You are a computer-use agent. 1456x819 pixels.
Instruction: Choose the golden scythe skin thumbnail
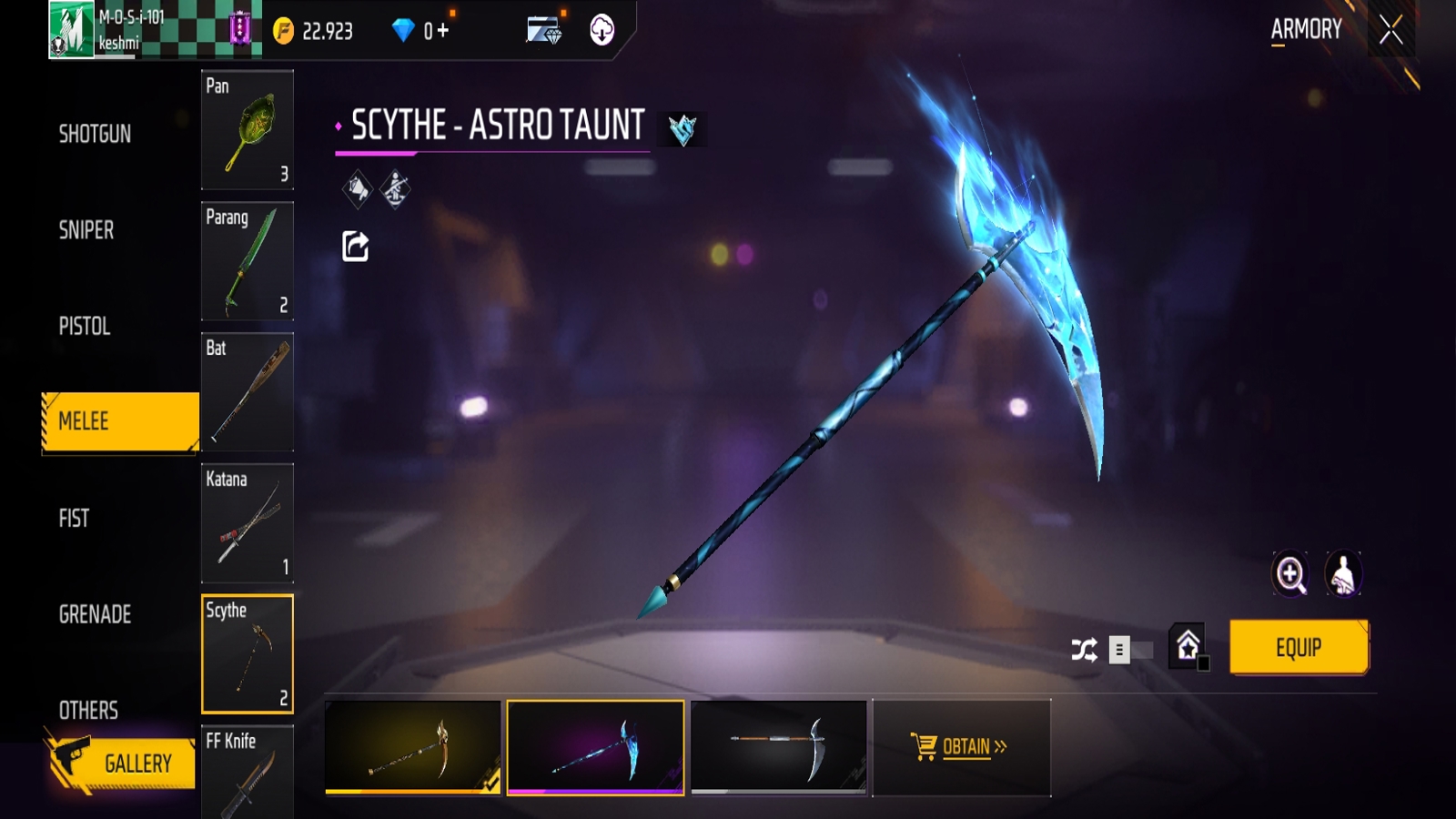tap(412, 747)
